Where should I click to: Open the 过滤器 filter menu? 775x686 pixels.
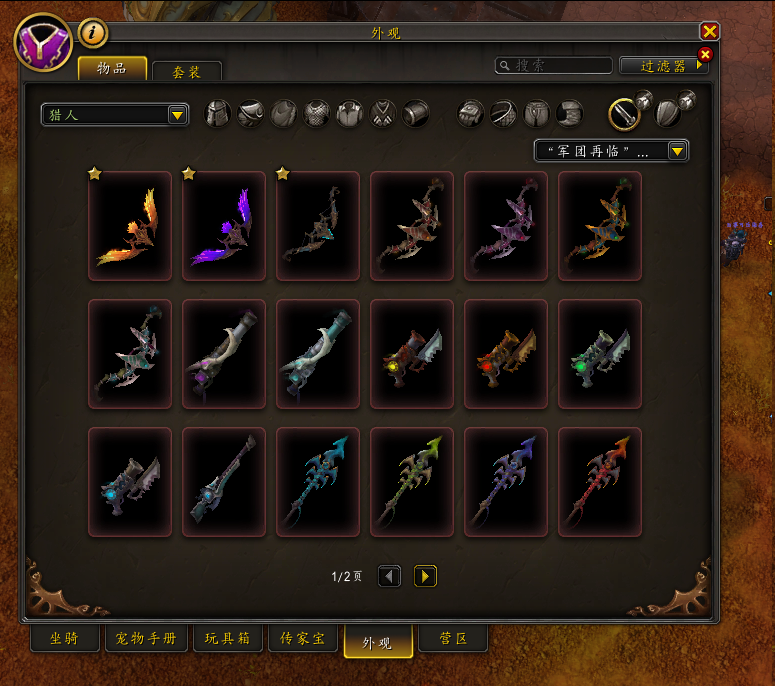click(x=663, y=66)
